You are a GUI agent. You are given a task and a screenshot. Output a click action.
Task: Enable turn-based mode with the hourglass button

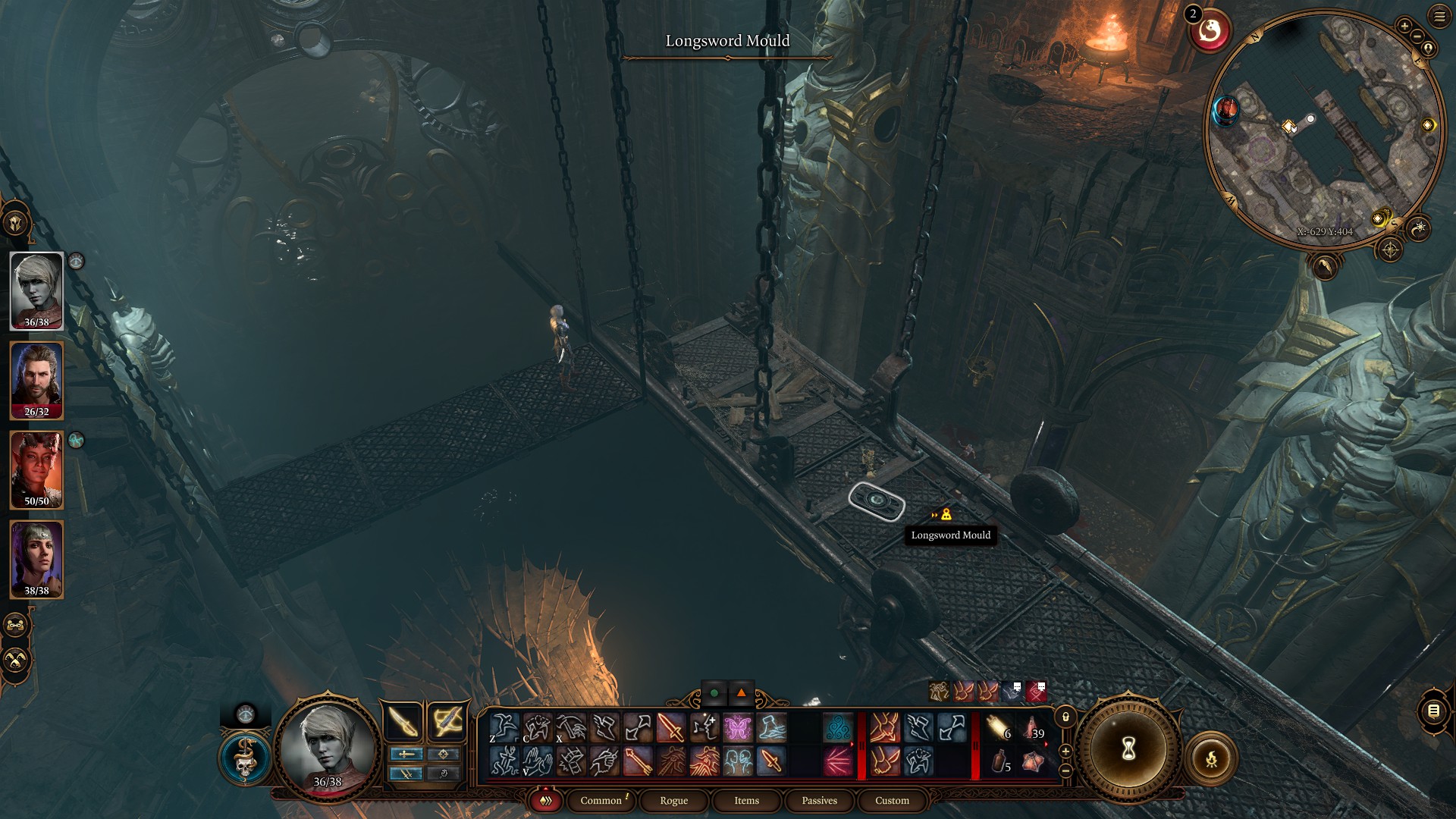[1128, 749]
